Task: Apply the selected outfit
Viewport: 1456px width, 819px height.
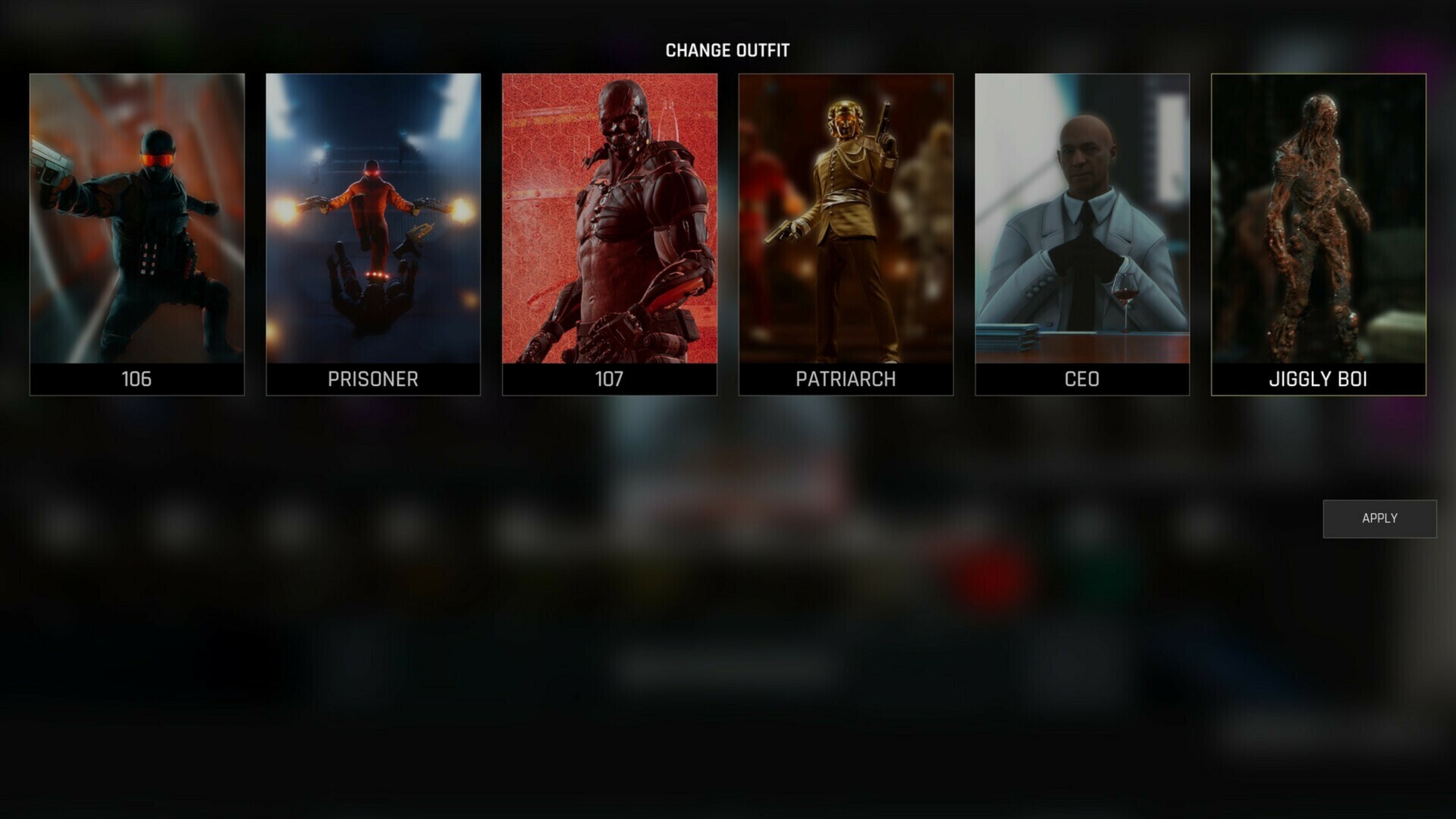Action: tap(1379, 518)
